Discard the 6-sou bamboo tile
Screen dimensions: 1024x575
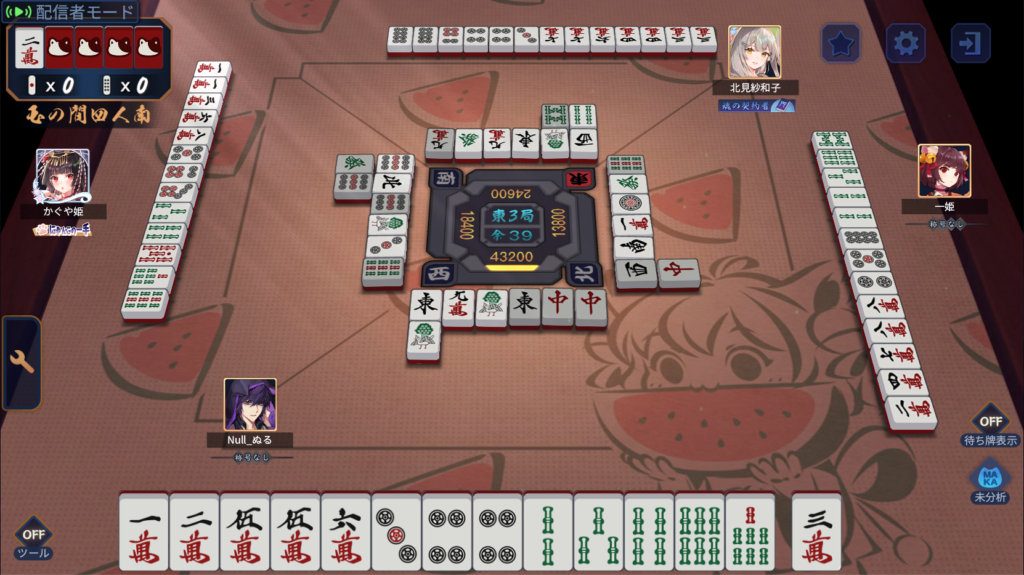coord(699,532)
